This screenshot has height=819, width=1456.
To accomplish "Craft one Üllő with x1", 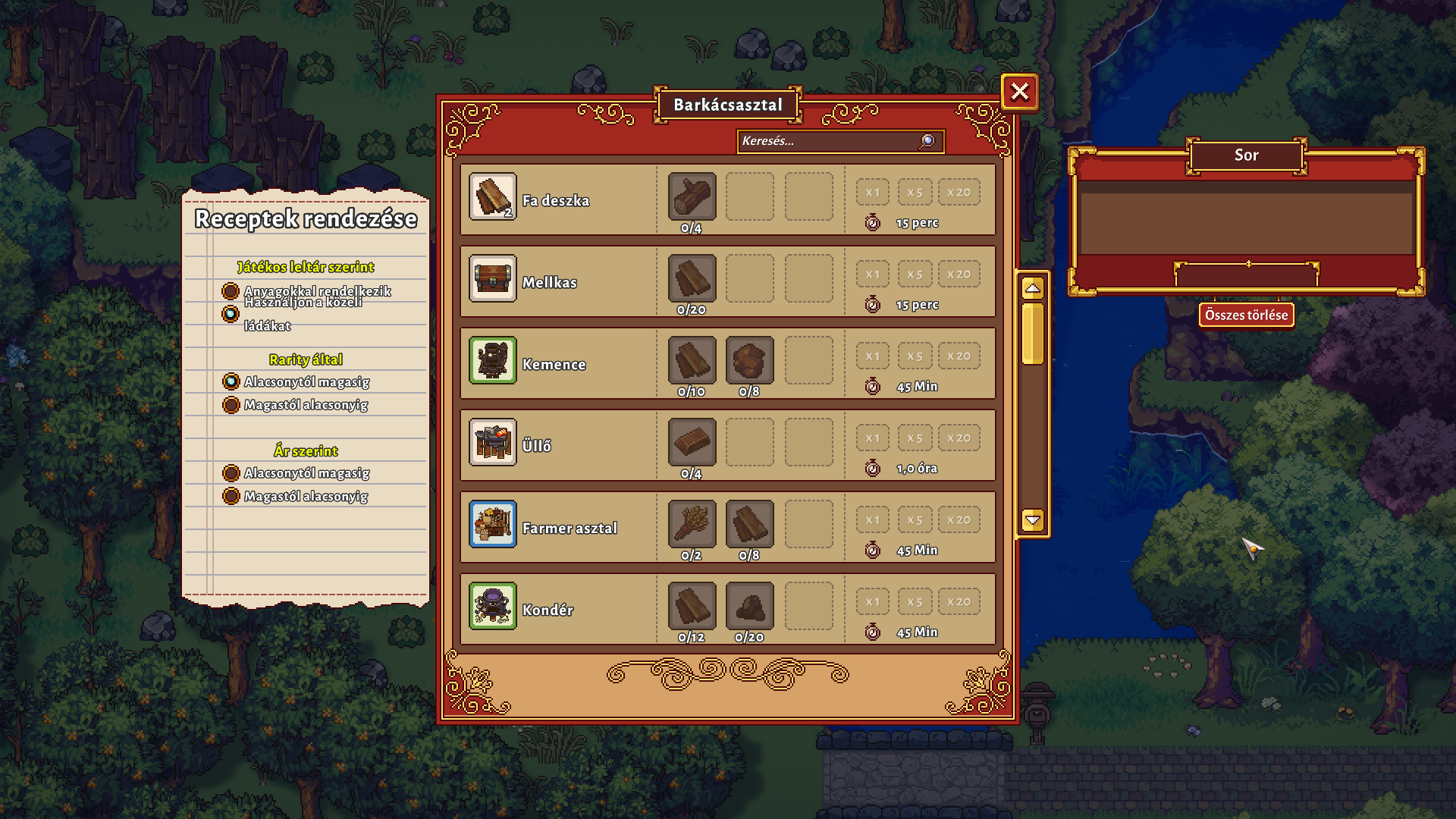I will click(873, 438).
